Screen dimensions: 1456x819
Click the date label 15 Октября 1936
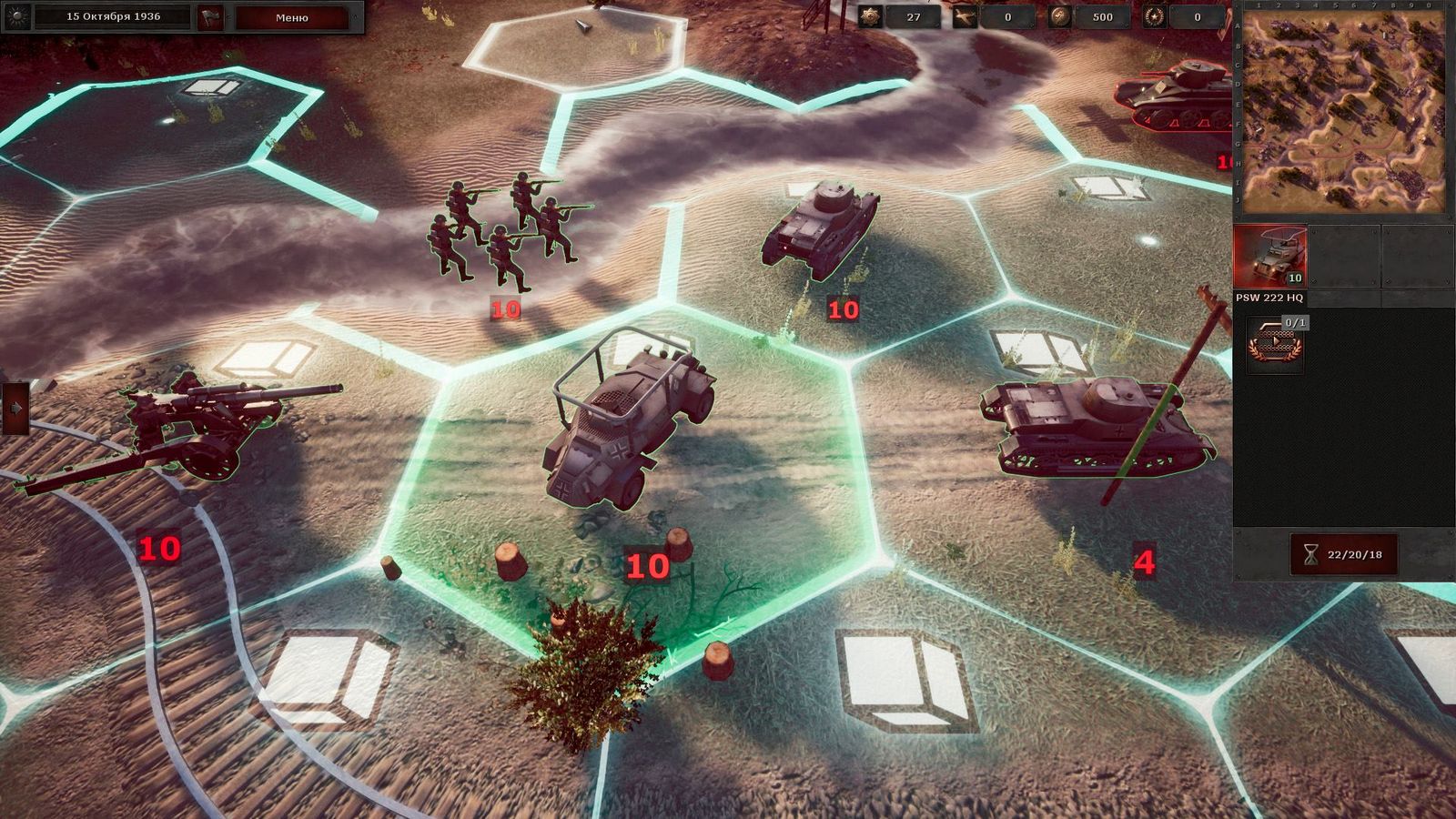pyautogui.click(x=113, y=16)
